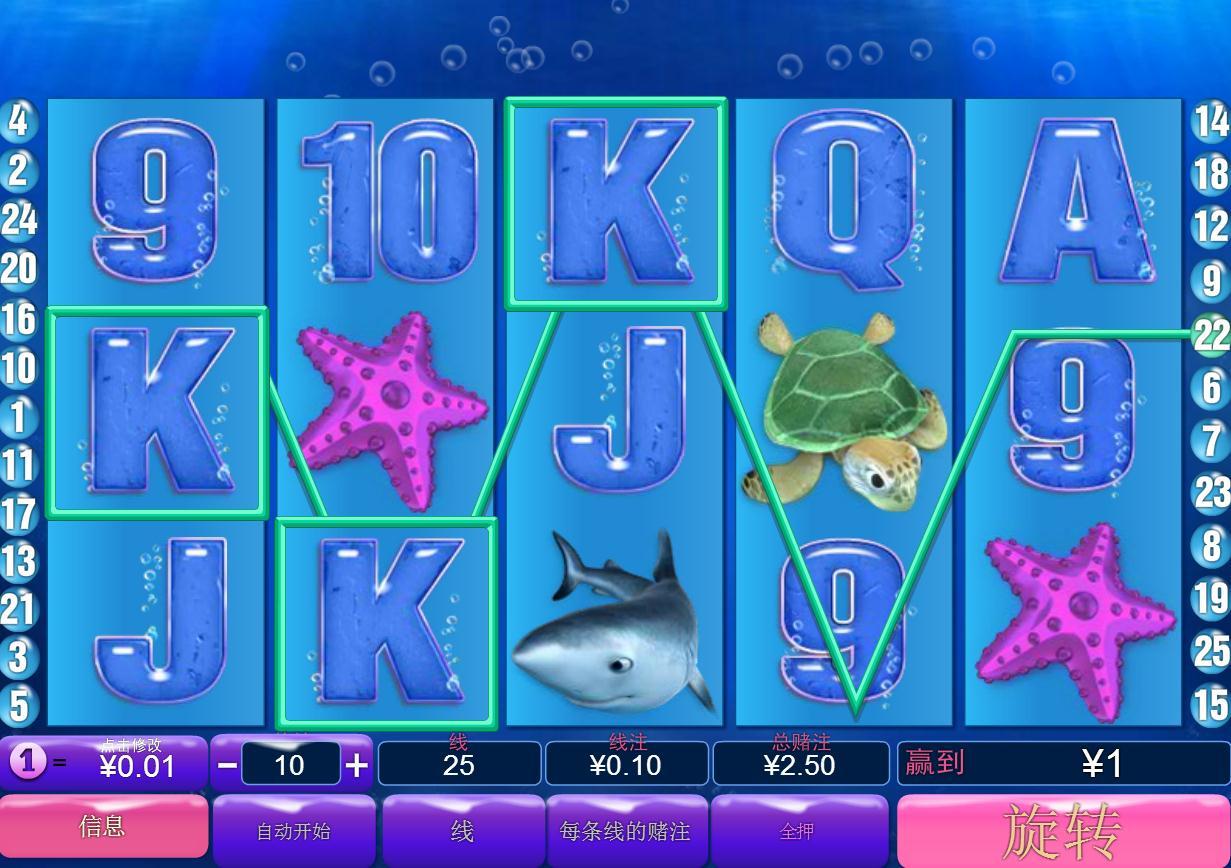Spin the reels with the 旋转 button
Screen dimensions: 1231x868
[x=1062, y=830]
